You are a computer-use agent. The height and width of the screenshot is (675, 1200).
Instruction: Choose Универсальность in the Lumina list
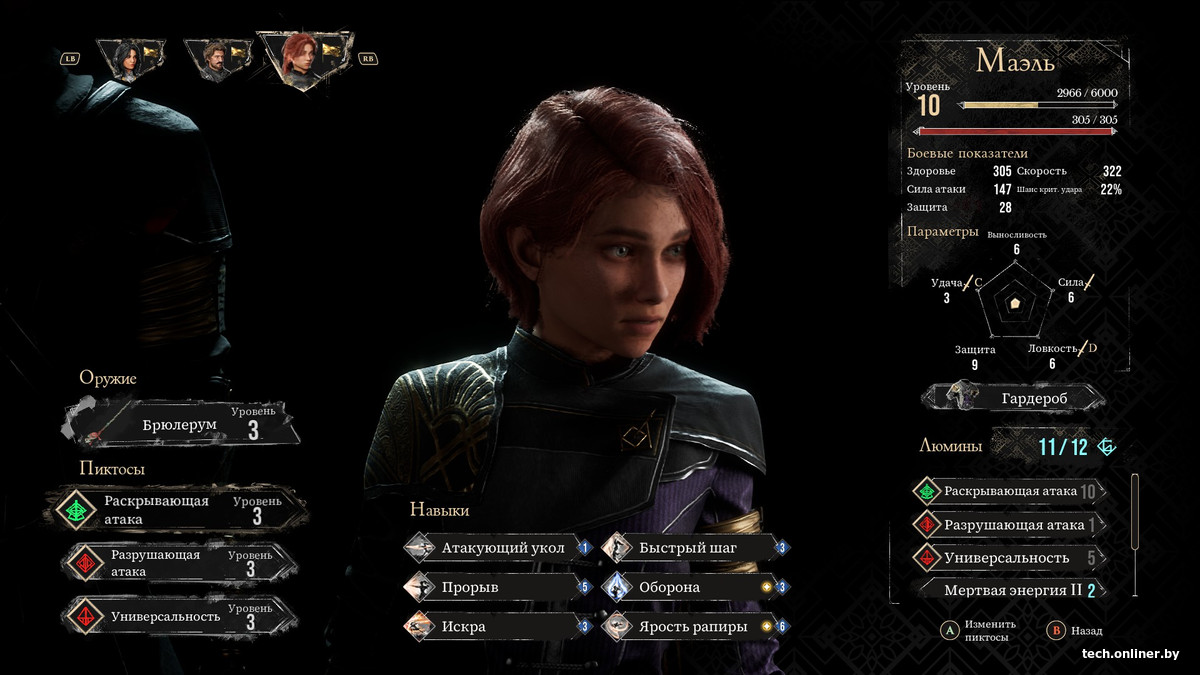point(1008,558)
